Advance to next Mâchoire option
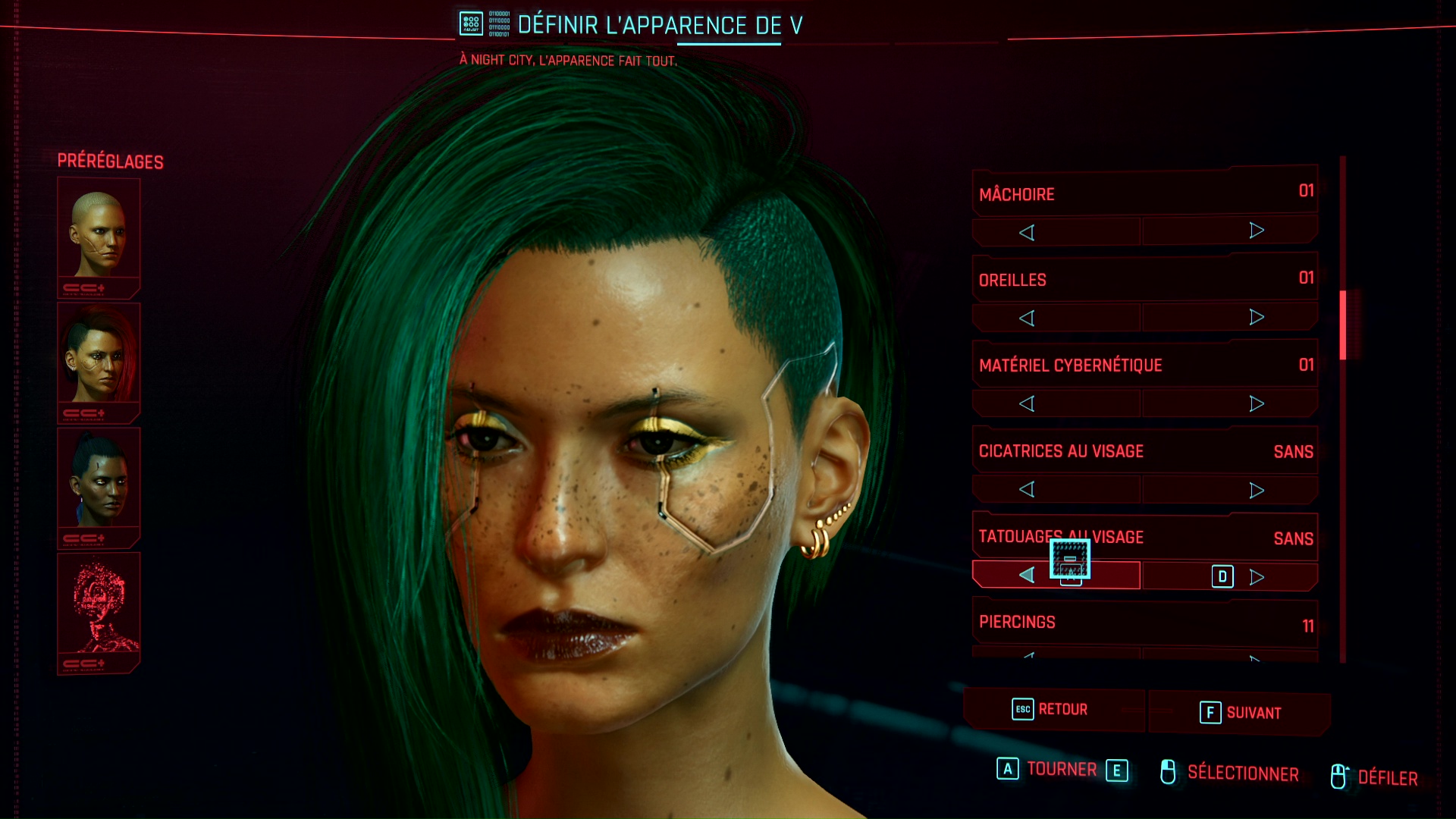 (x=1256, y=231)
